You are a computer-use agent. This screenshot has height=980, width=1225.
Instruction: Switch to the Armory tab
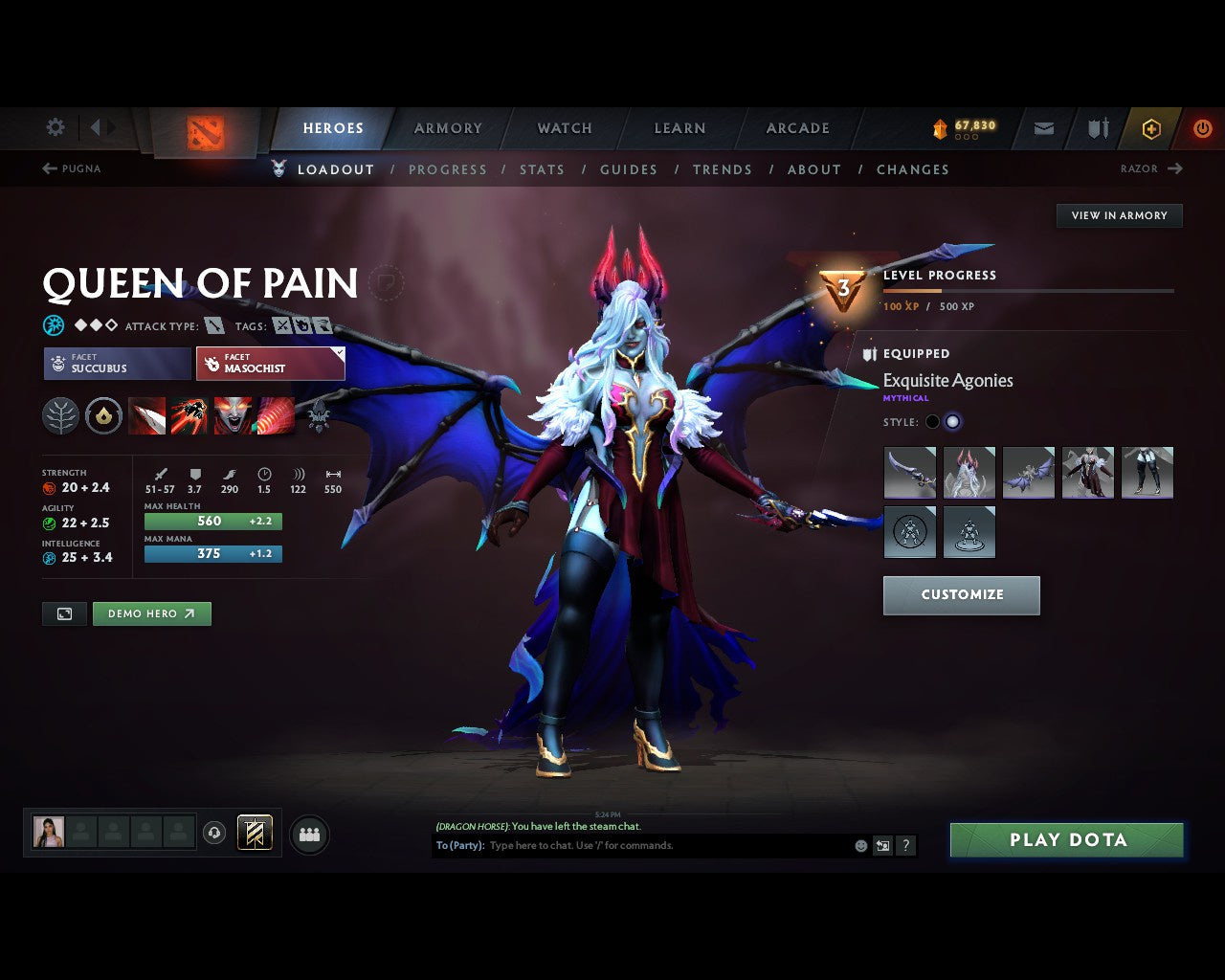pos(447,128)
